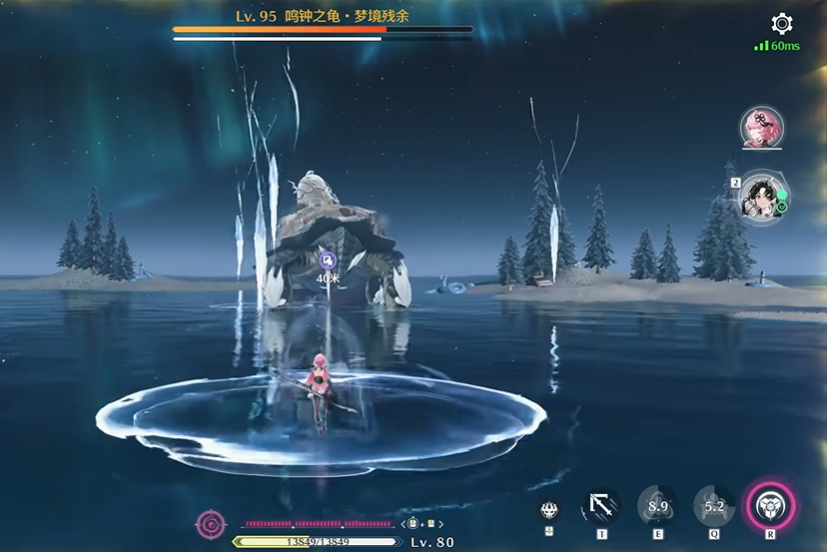Image resolution: width=827 pixels, height=552 pixels.
Task: Cycle to the next quick-use item
Action: 442,523
